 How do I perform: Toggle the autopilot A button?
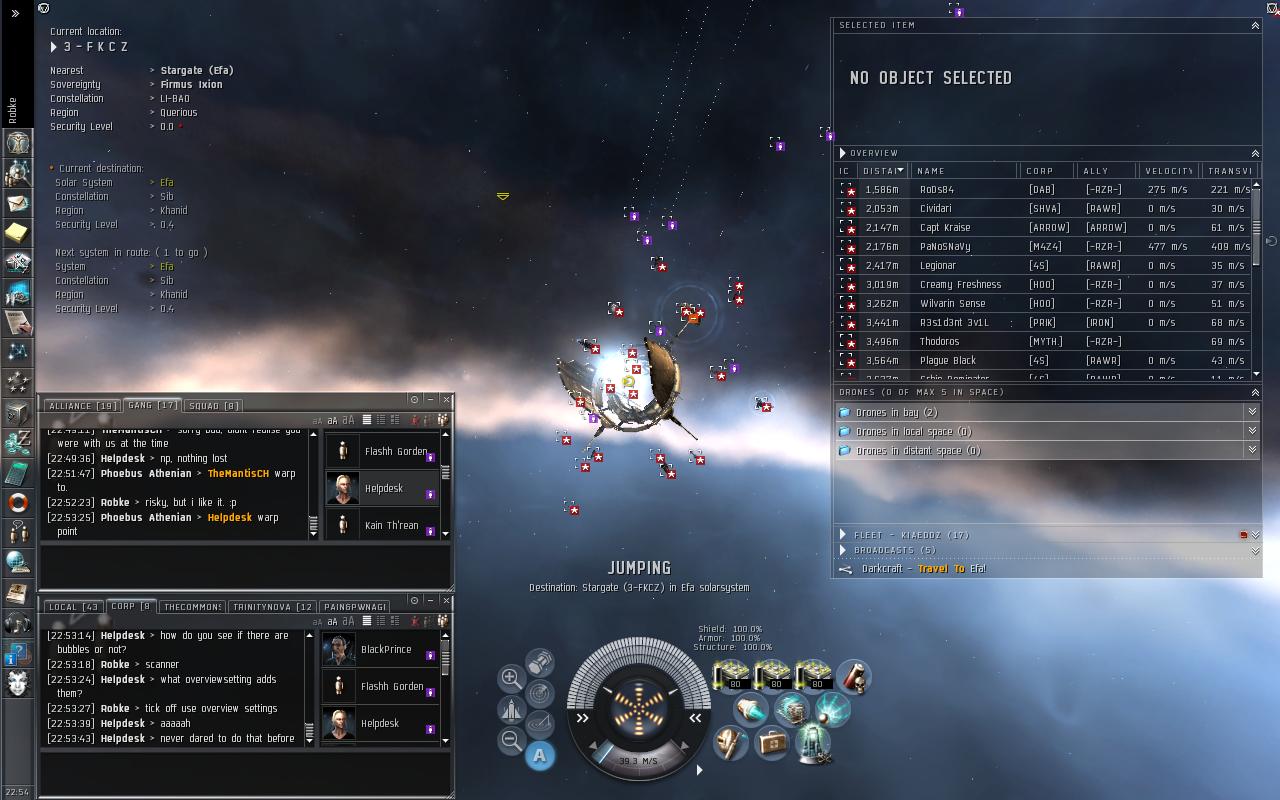point(539,756)
